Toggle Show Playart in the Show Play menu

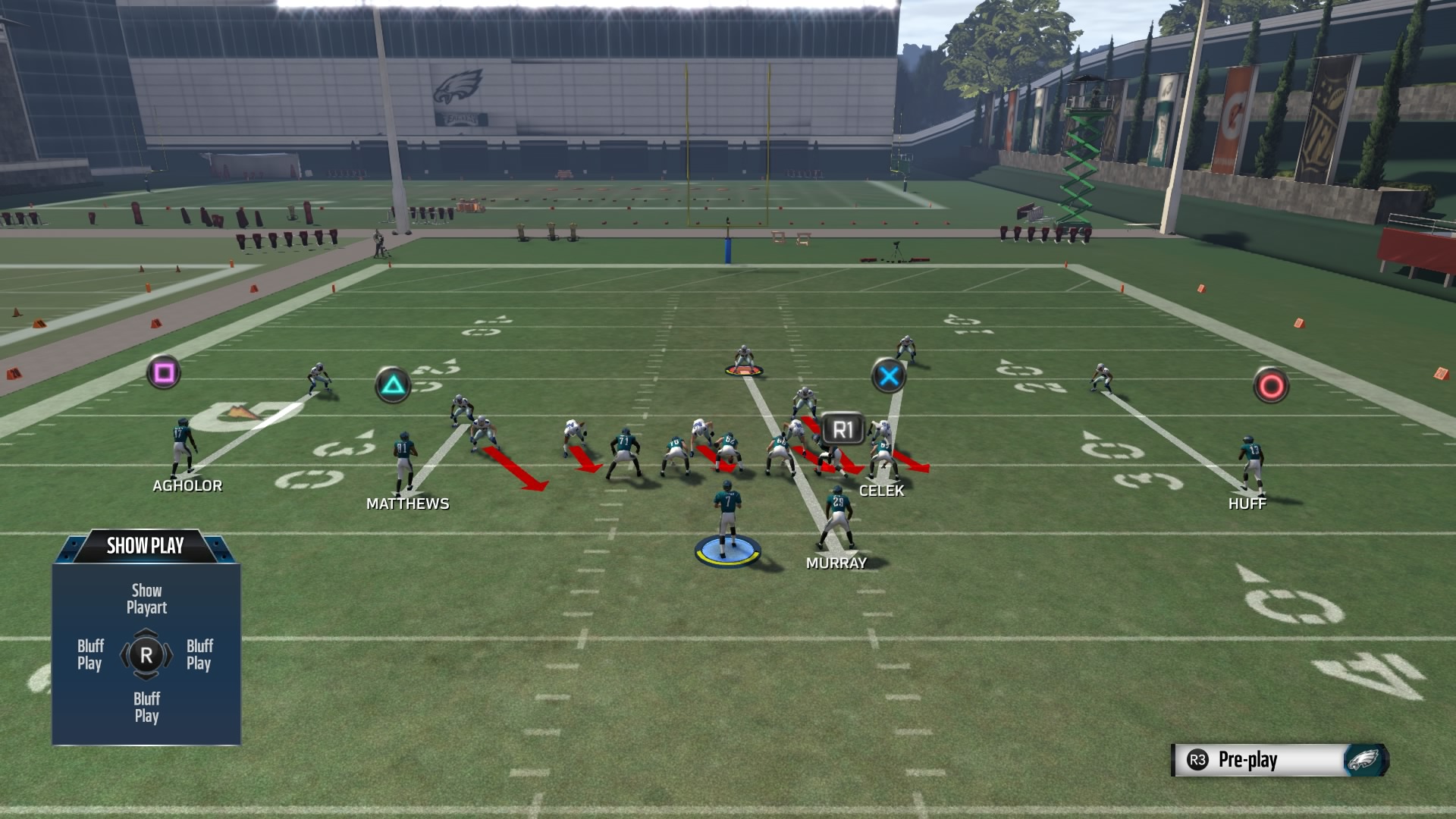click(x=146, y=598)
